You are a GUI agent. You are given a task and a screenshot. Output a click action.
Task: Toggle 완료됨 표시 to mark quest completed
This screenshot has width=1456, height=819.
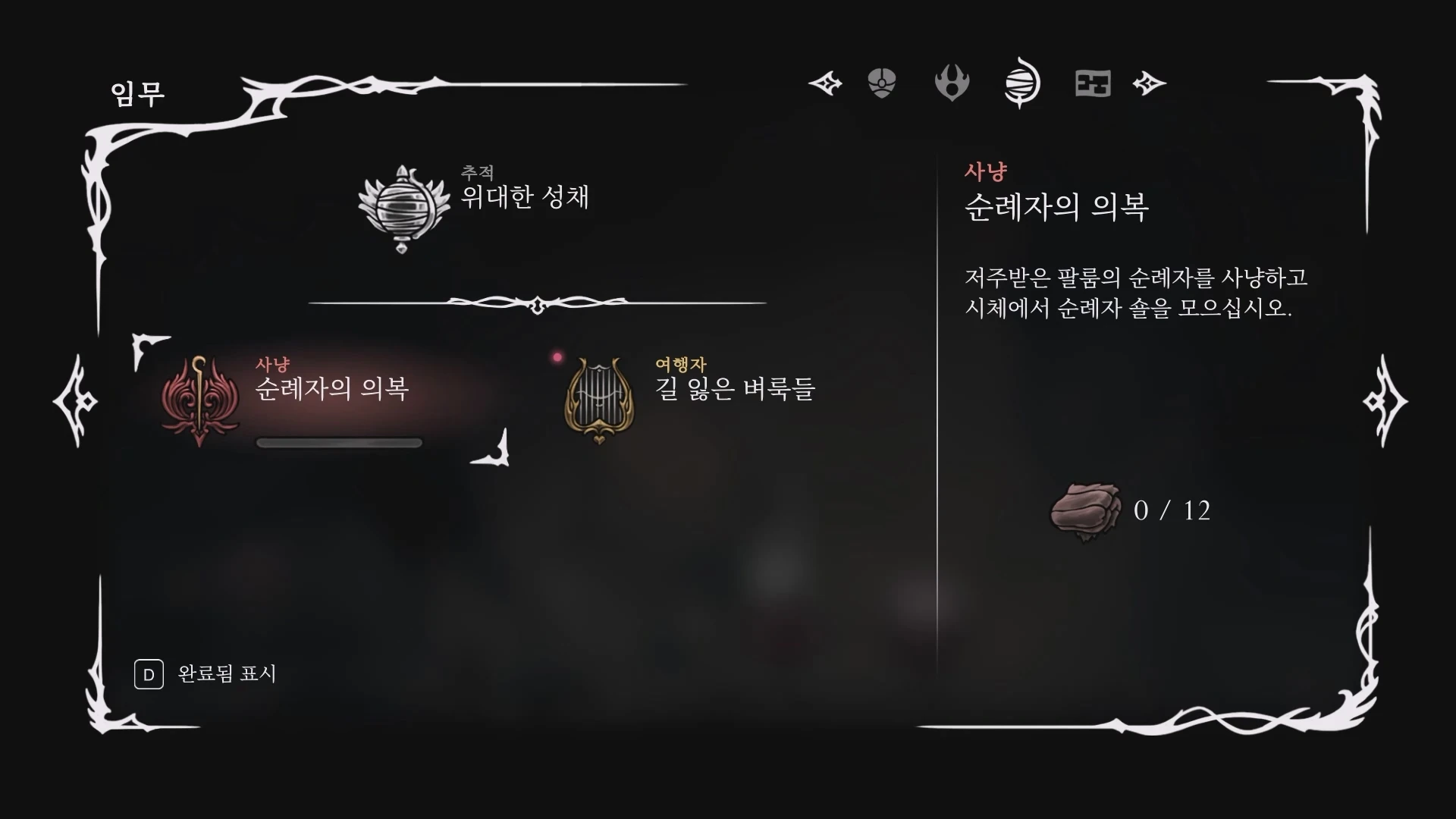(x=204, y=673)
